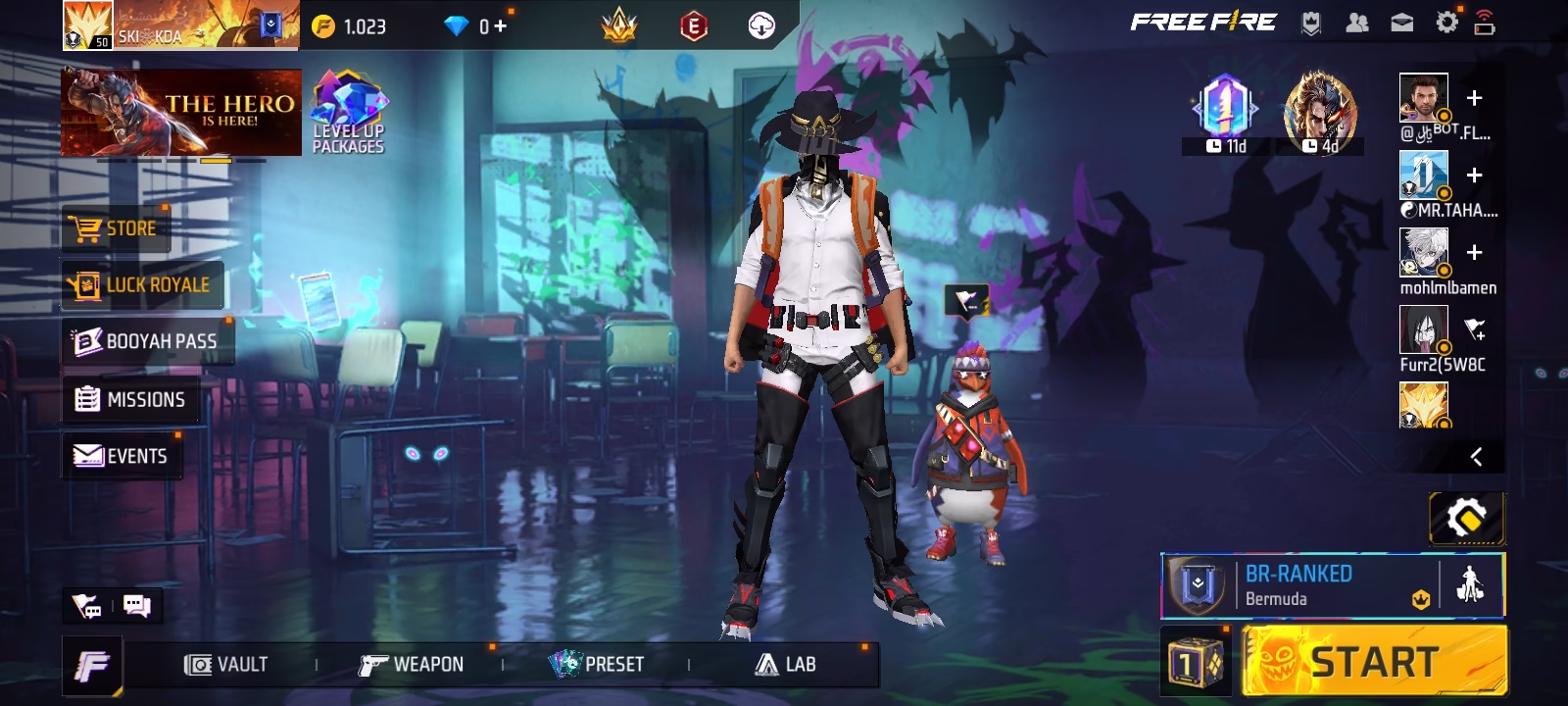Open the player profile avatar

[88, 25]
